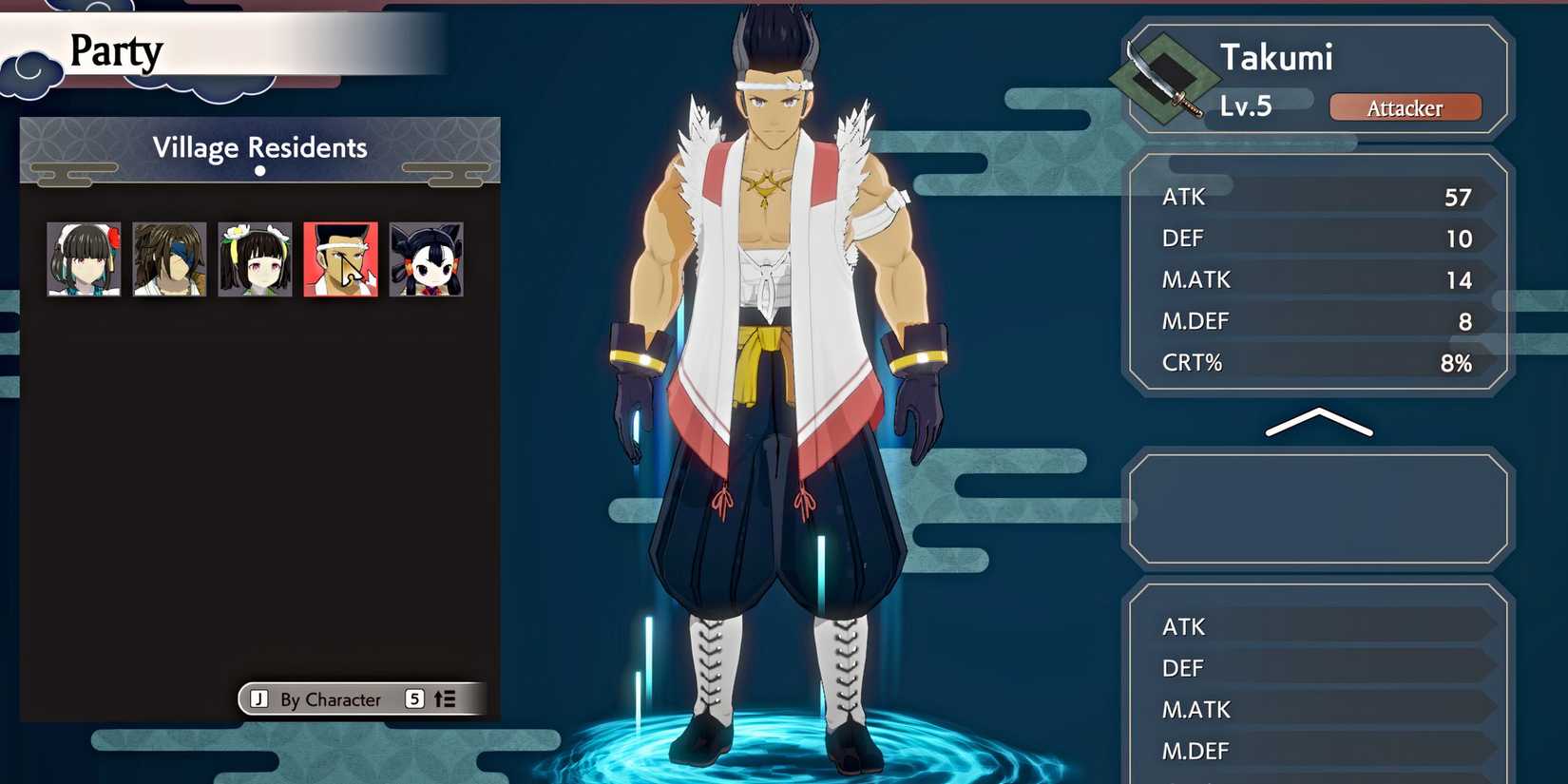
Task: Select the blindfolded long-haired resident portrait
Action: [169, 258]
